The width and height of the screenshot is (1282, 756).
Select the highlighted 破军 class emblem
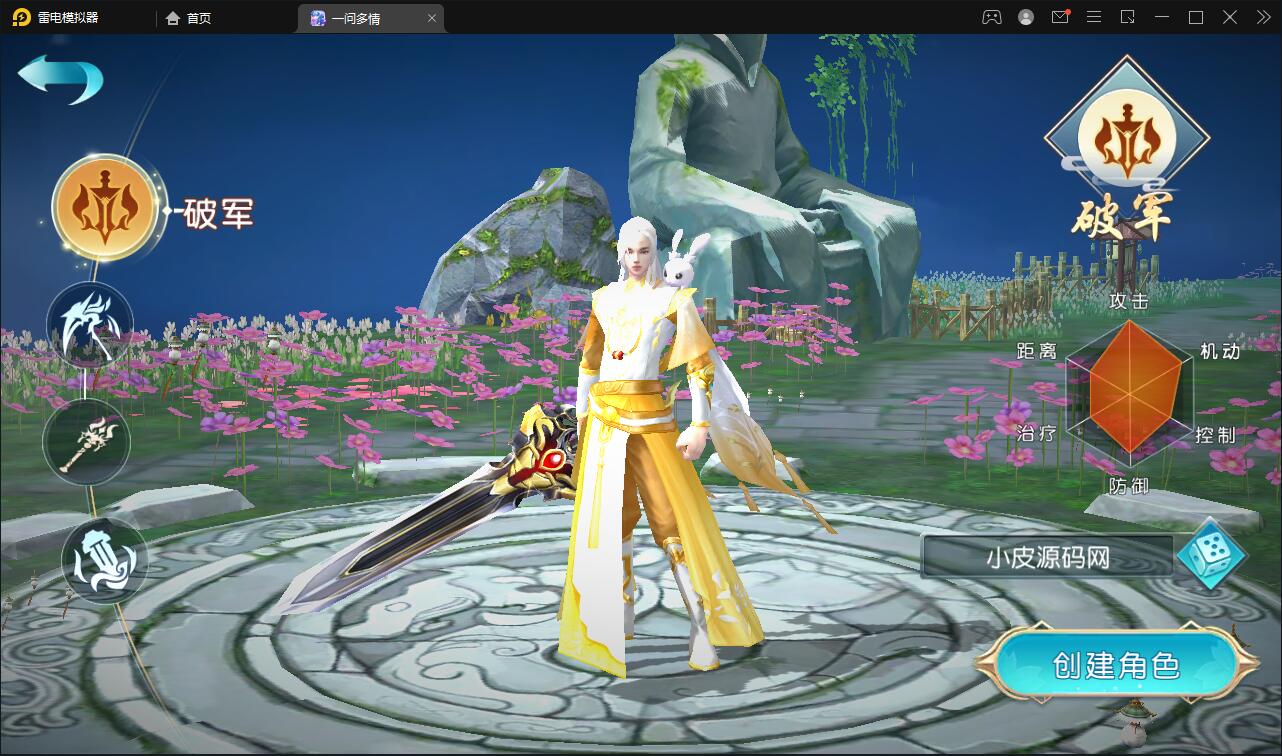pos(103,205)
